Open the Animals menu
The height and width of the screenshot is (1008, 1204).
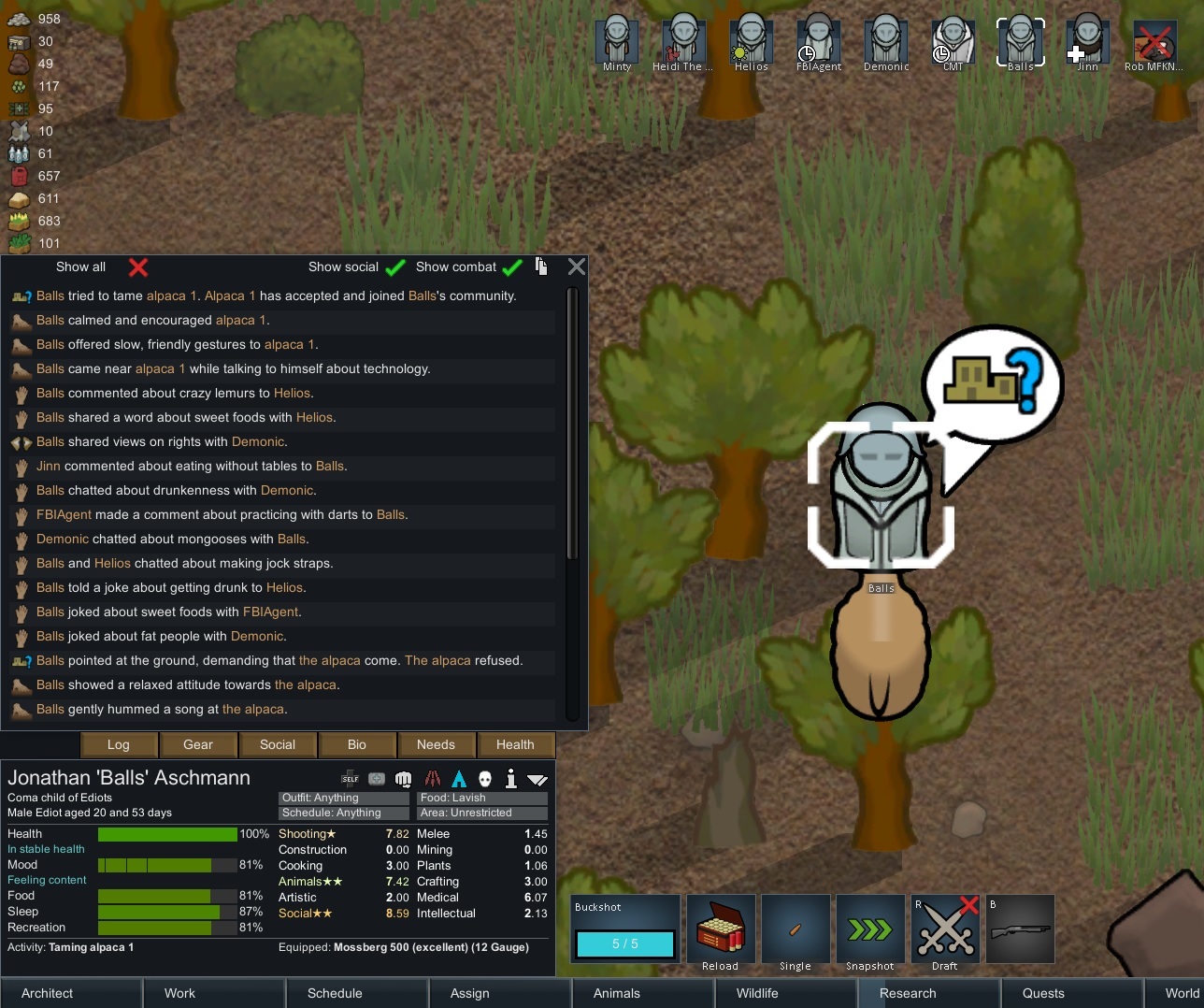[x=617, y=993]
